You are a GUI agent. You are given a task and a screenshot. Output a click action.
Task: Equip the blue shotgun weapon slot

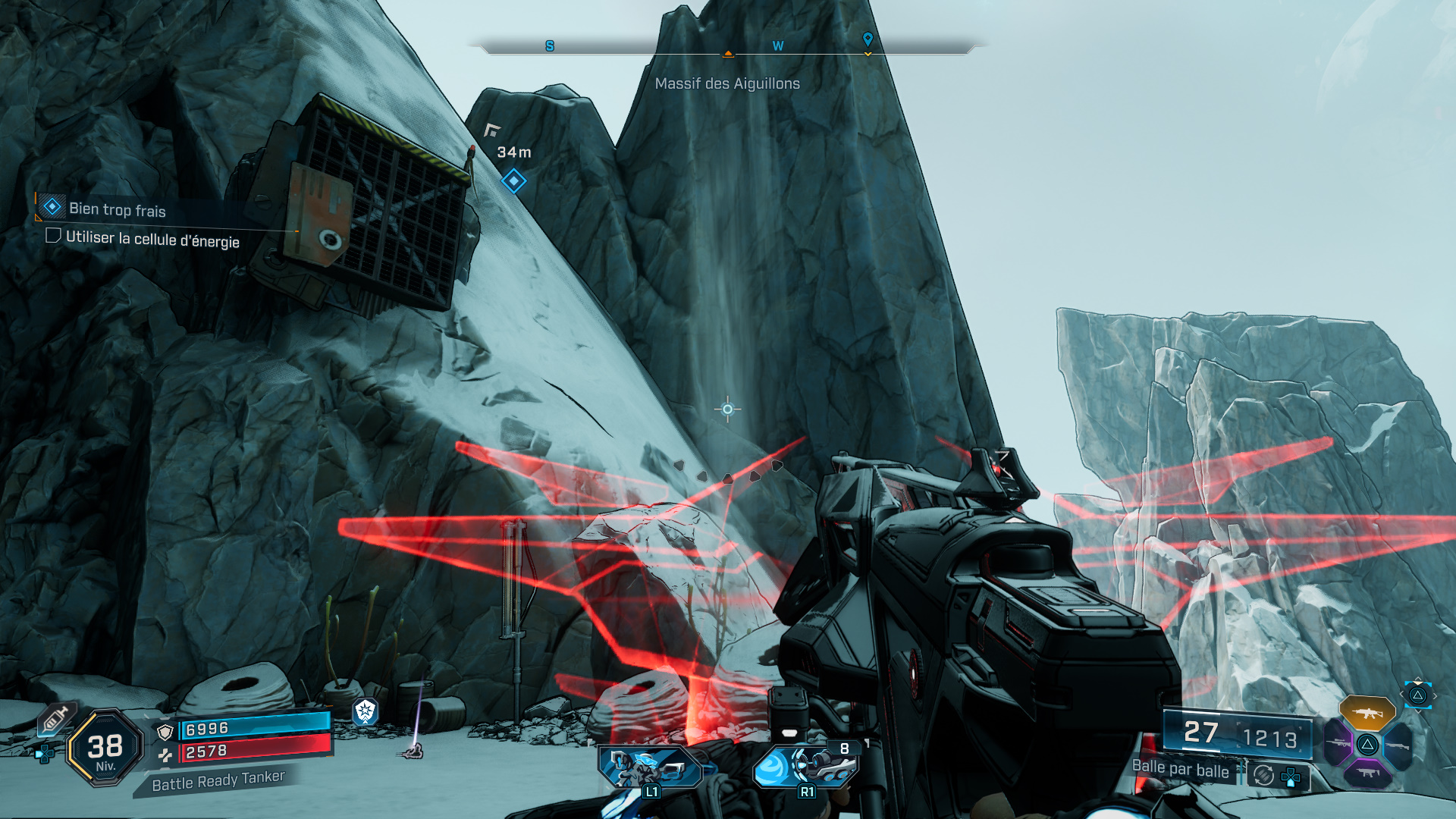pyautogui.click(x=1397, y=745)
